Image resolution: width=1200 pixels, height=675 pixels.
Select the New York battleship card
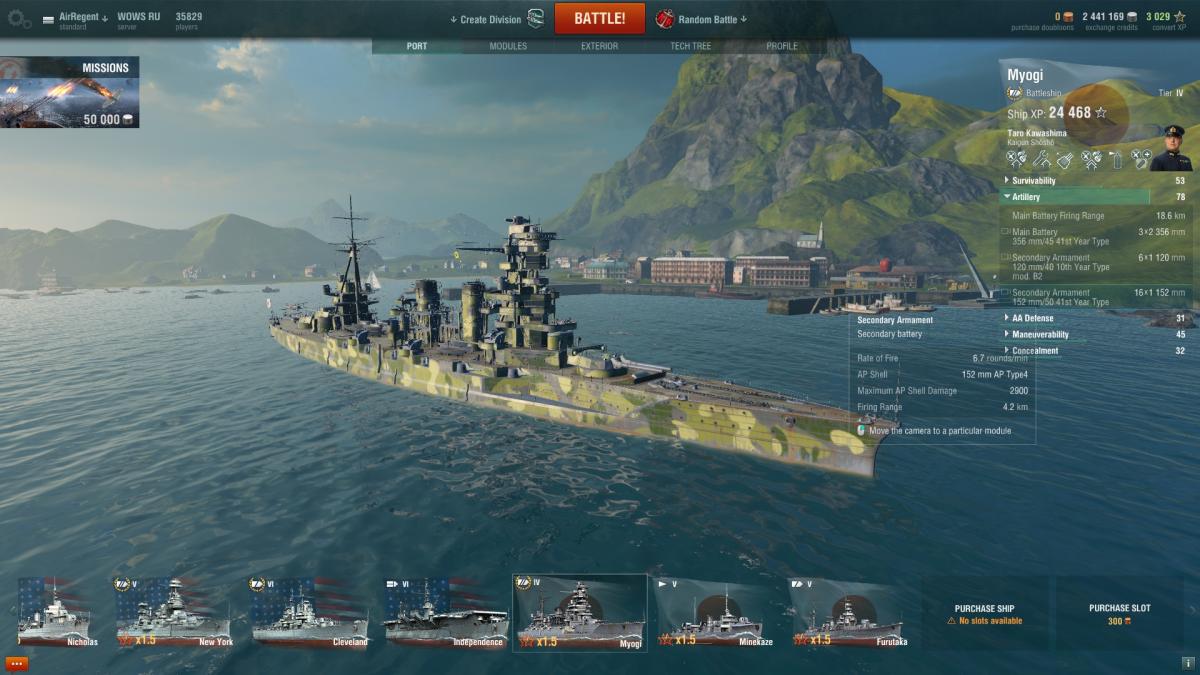175,612
